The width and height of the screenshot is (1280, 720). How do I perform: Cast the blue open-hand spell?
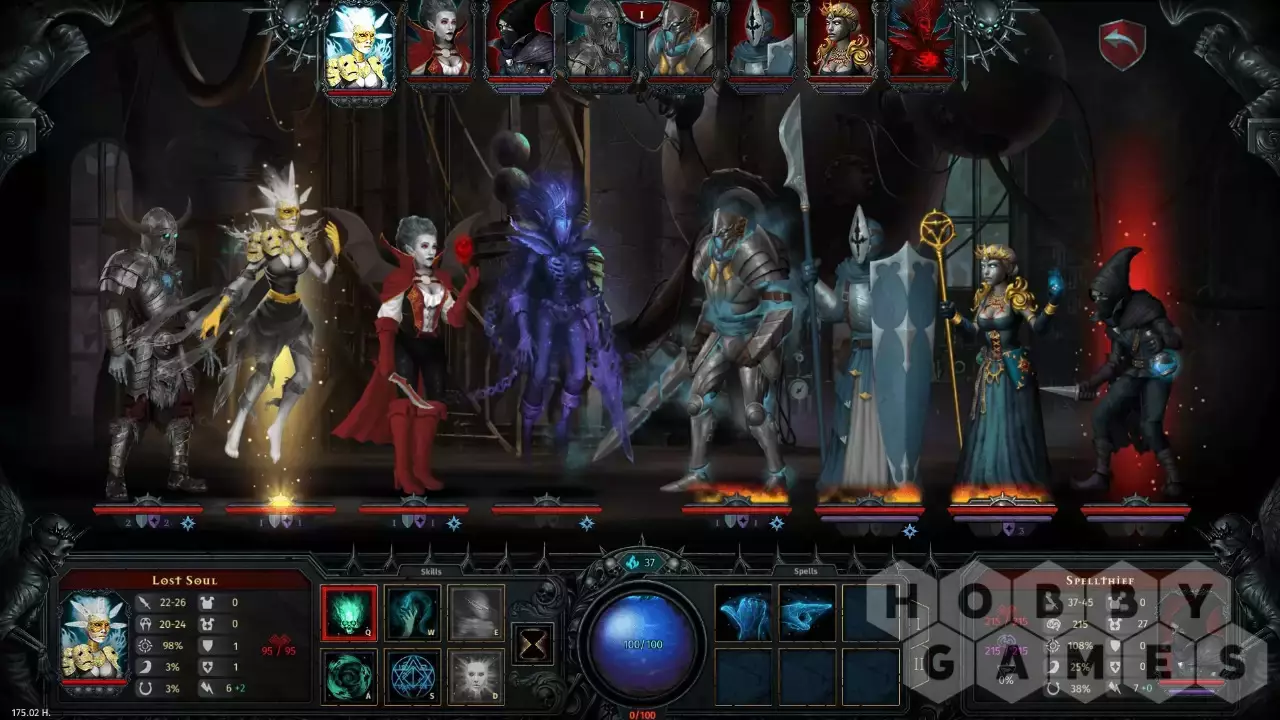743,612
